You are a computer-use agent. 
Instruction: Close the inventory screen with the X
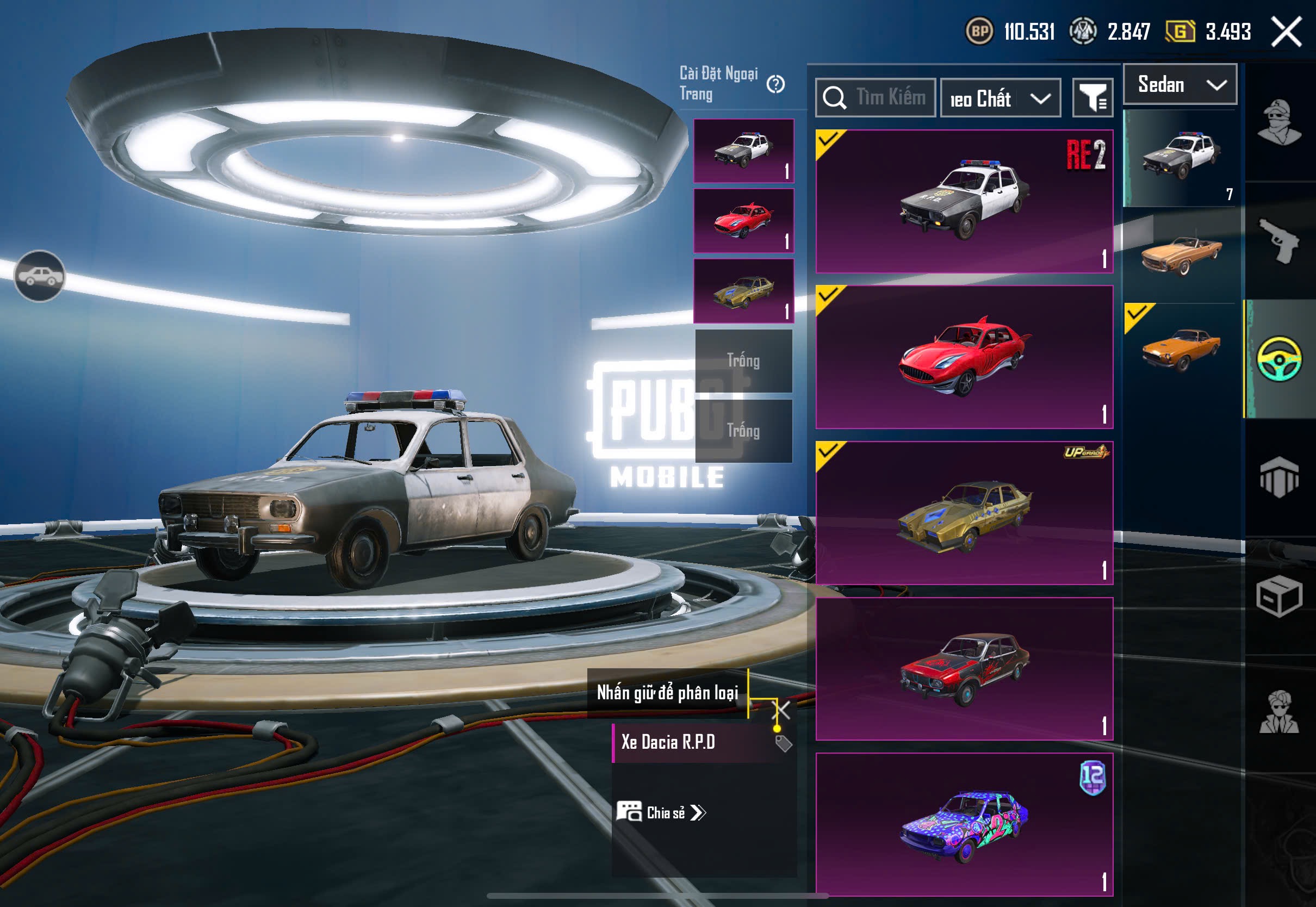1286,32
